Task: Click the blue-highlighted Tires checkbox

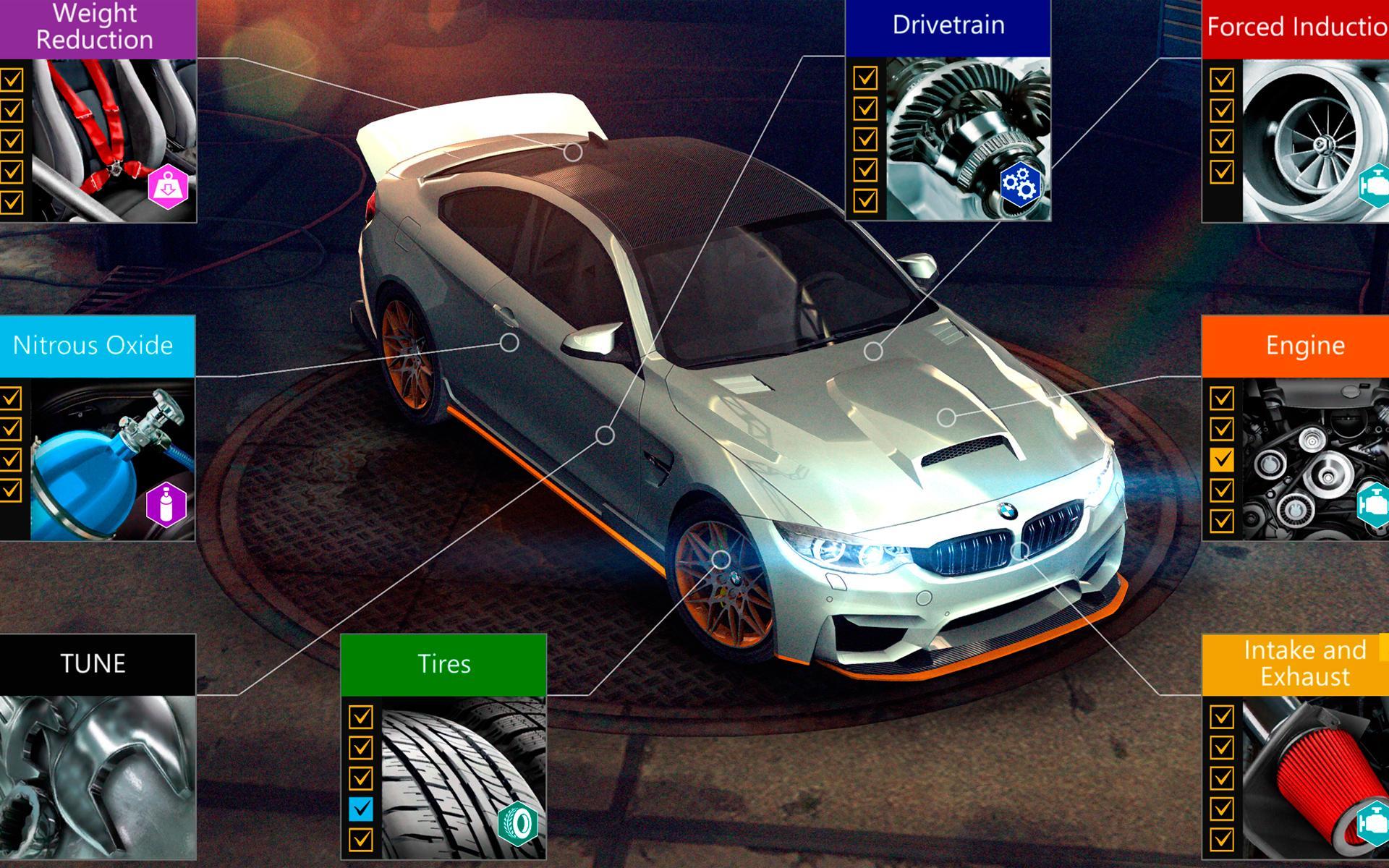Action: (360, 809)
